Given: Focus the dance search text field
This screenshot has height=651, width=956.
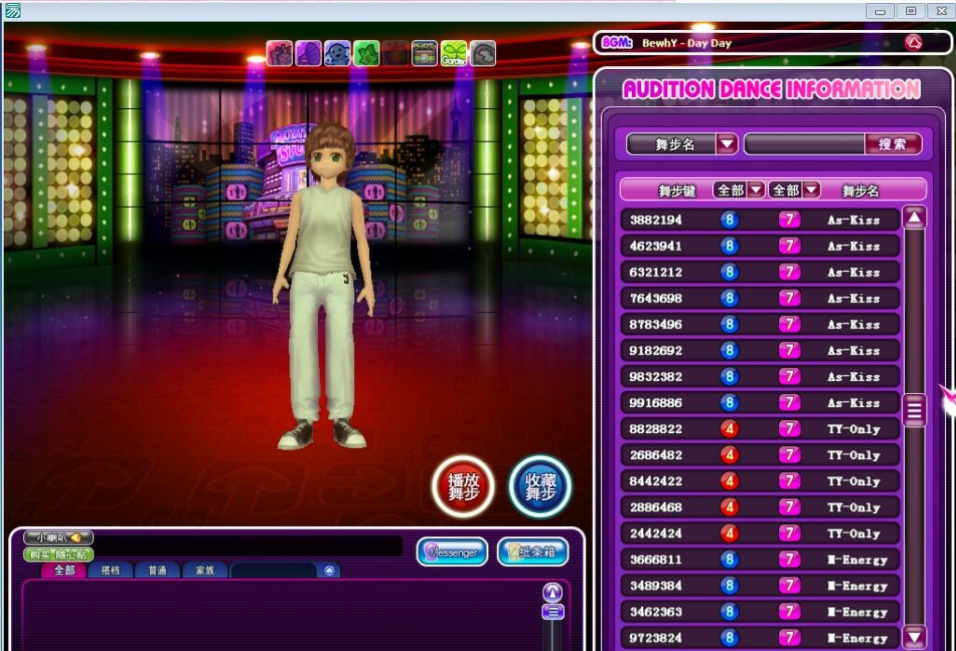Looking at the screenshot, I should pyautogui.click(x=803, y=144).
